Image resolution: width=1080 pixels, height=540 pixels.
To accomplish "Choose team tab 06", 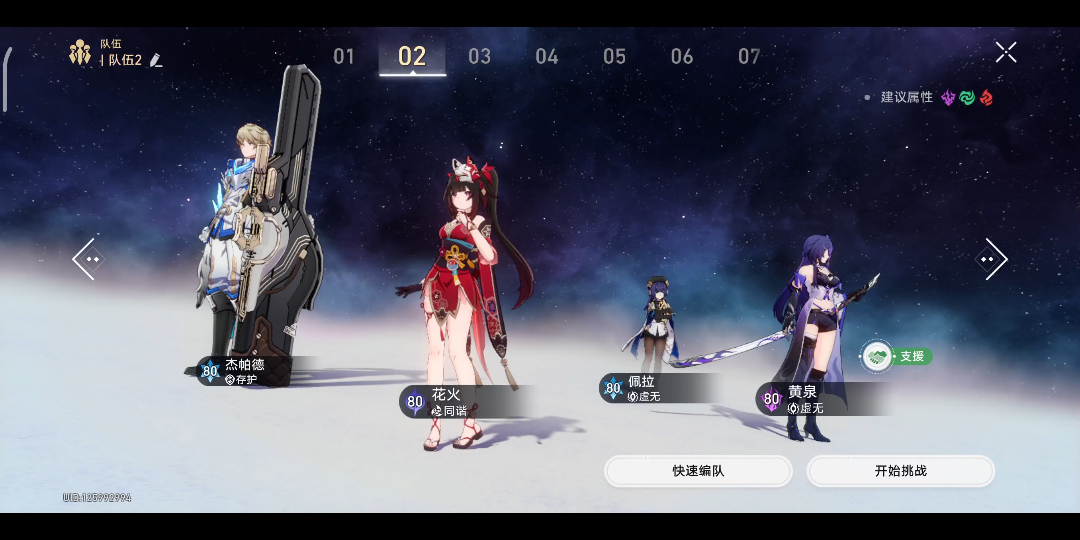I will 682,57.
